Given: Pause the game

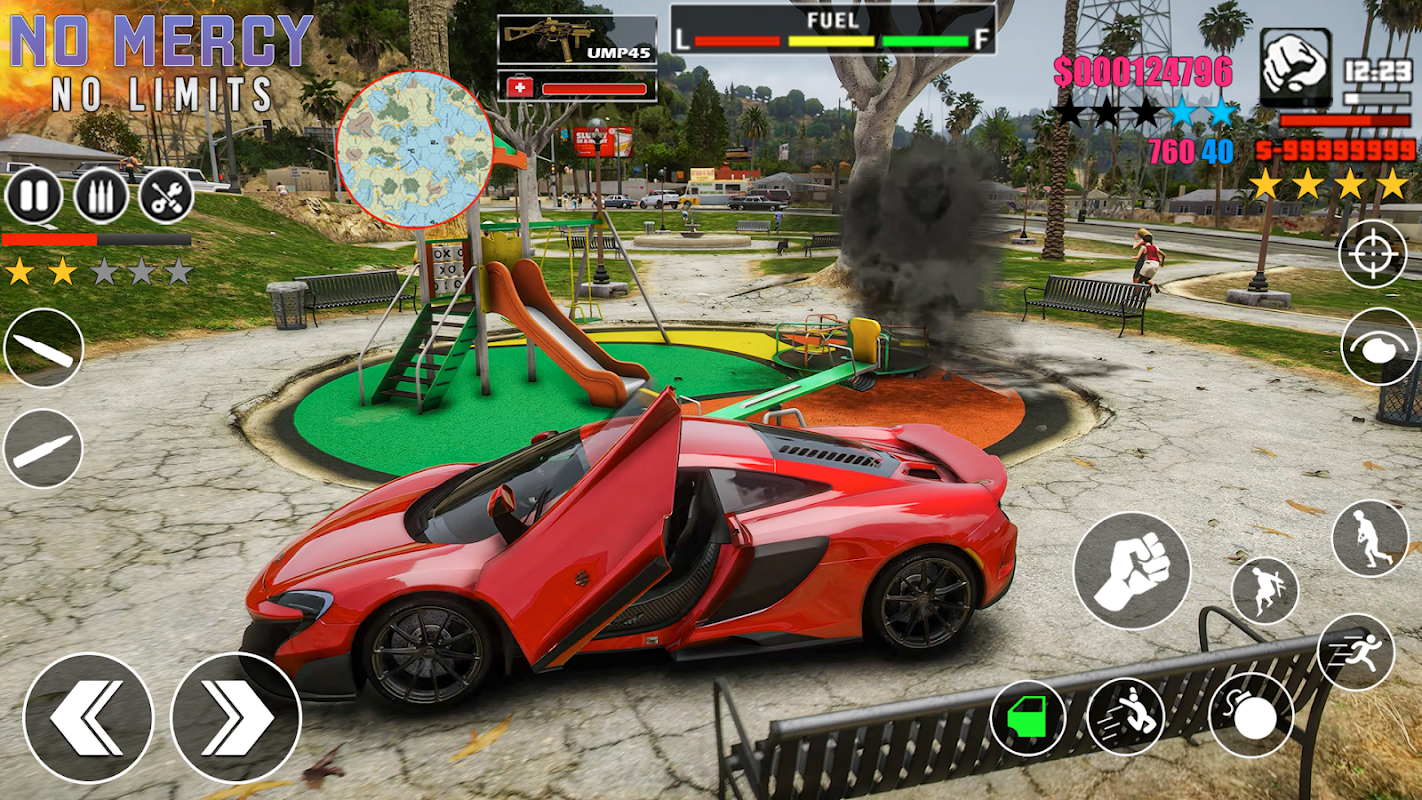Looking at the screenshot, I should (34, 196).
